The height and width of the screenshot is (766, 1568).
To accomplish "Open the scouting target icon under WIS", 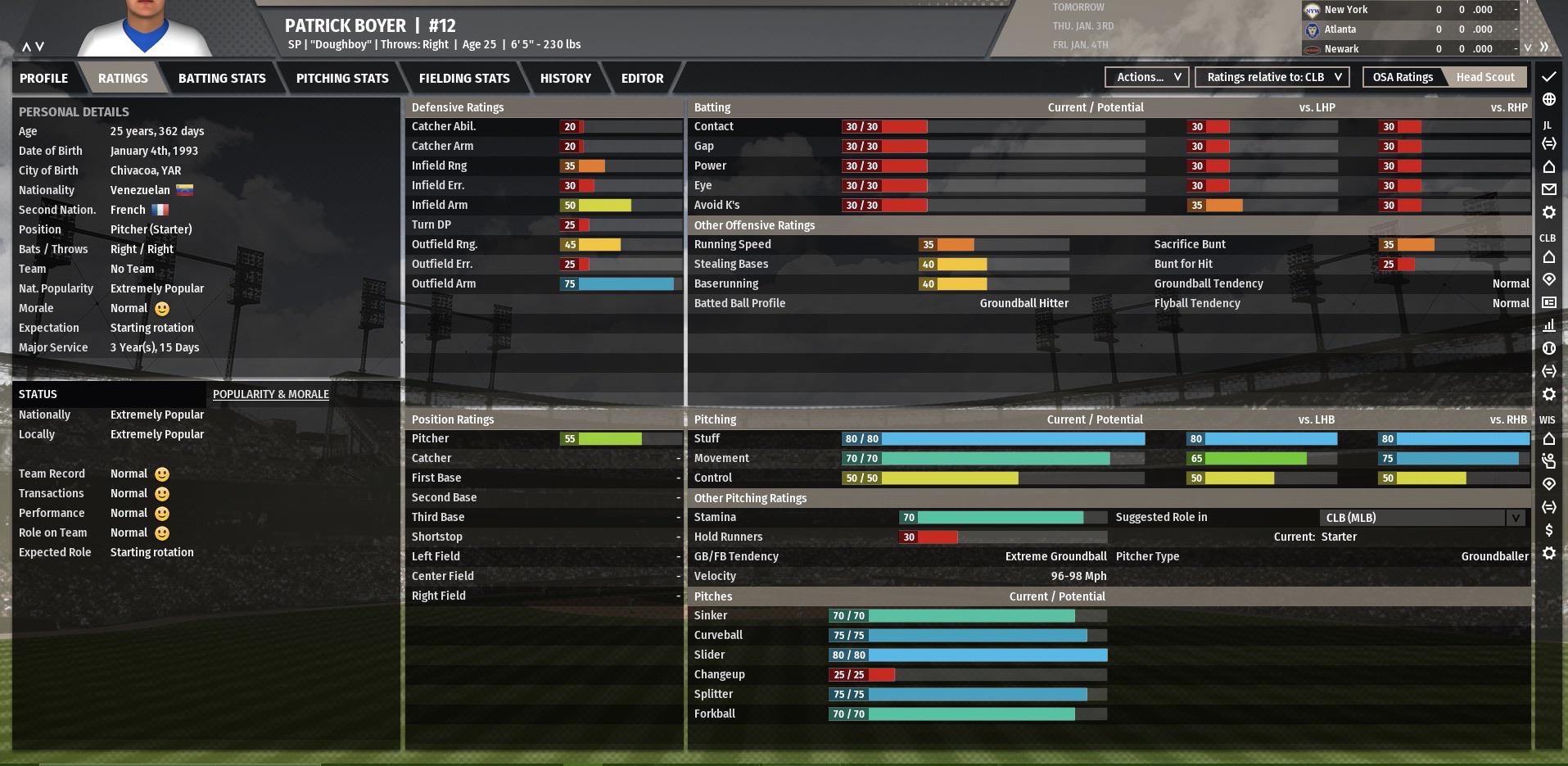I will coord(1548,485).
